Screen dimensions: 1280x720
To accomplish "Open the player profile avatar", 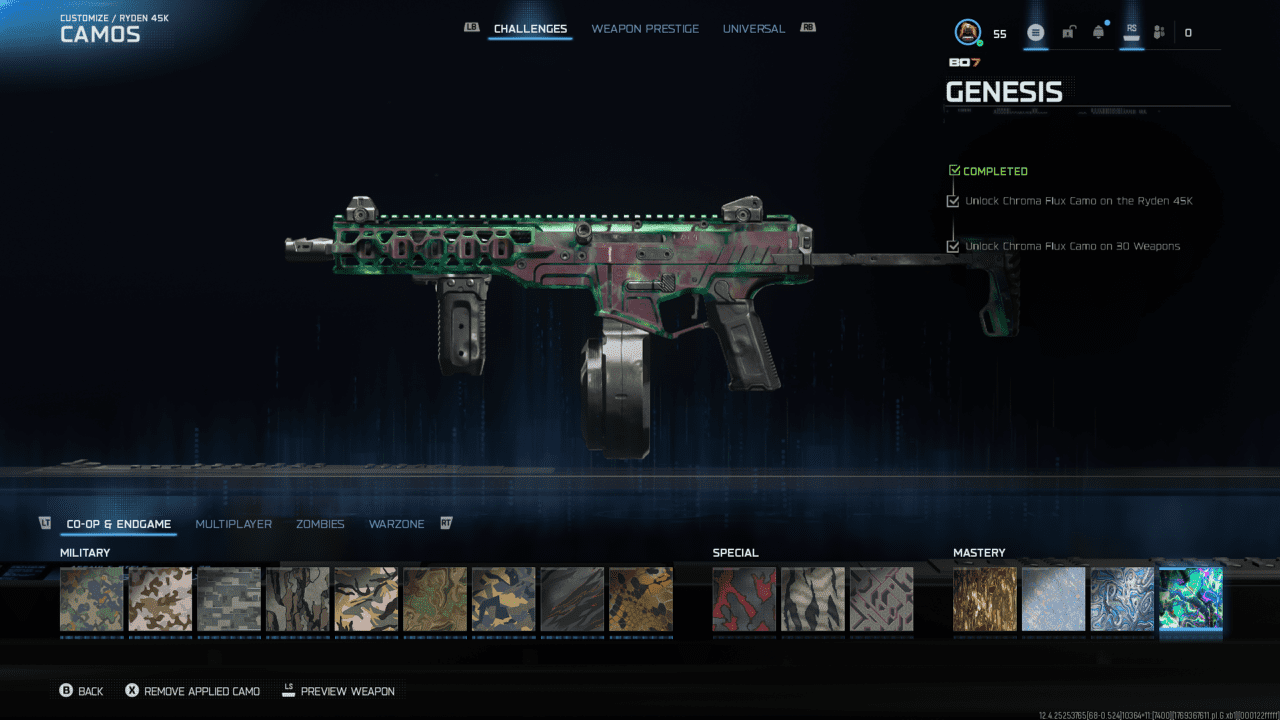I will (967, 33).
